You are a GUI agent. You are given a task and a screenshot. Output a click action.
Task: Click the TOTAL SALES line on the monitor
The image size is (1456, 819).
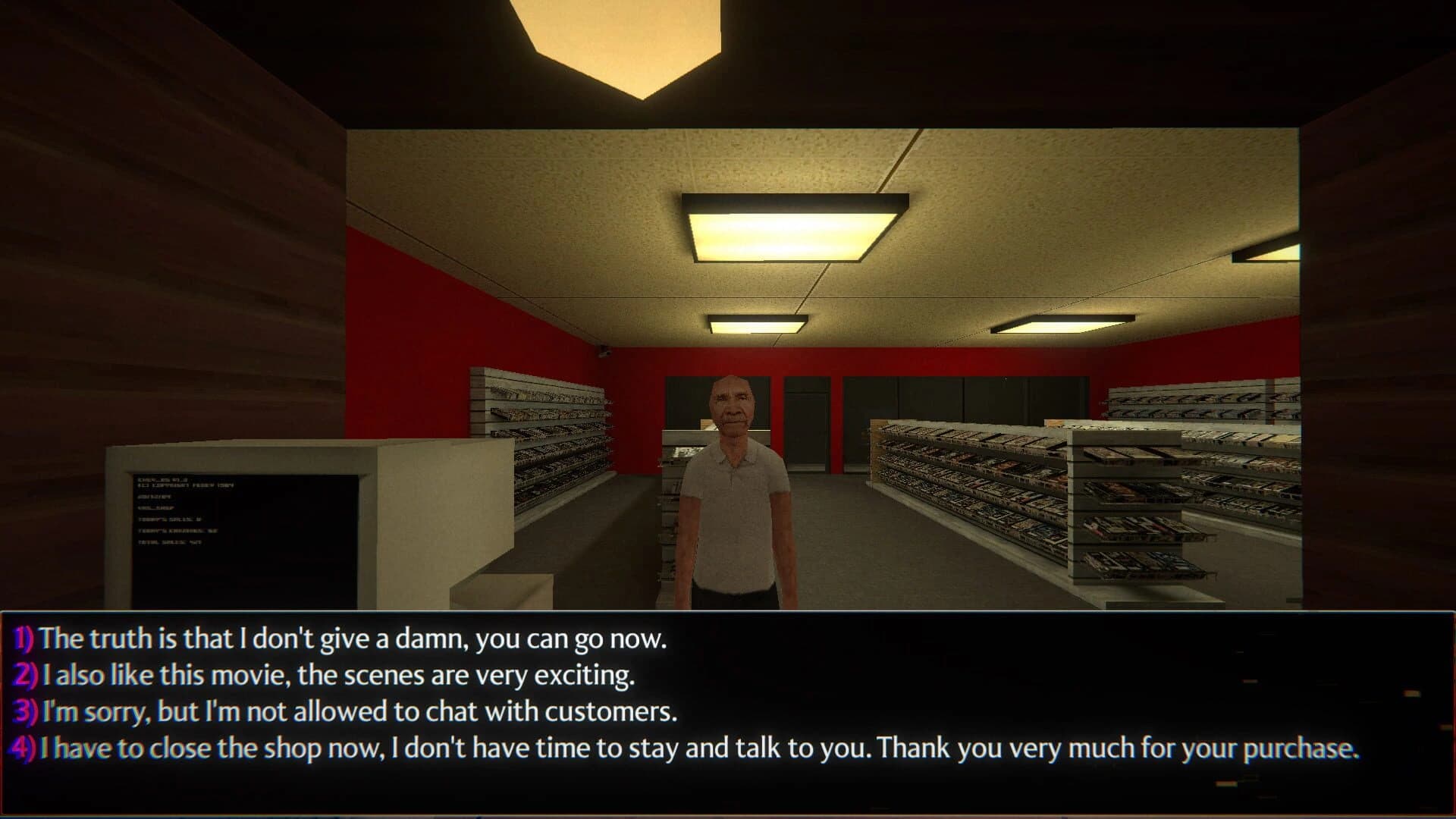[x=170, y=541]
